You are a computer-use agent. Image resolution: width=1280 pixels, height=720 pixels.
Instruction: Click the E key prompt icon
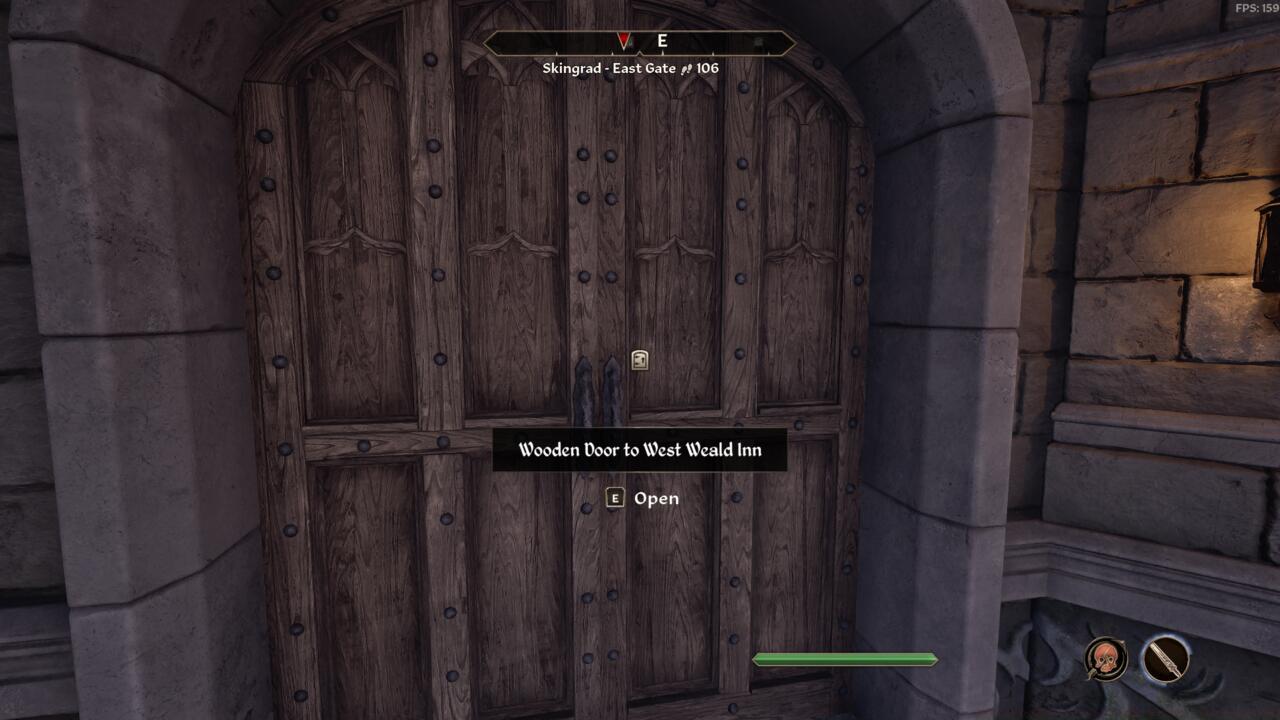coord(615,498)
